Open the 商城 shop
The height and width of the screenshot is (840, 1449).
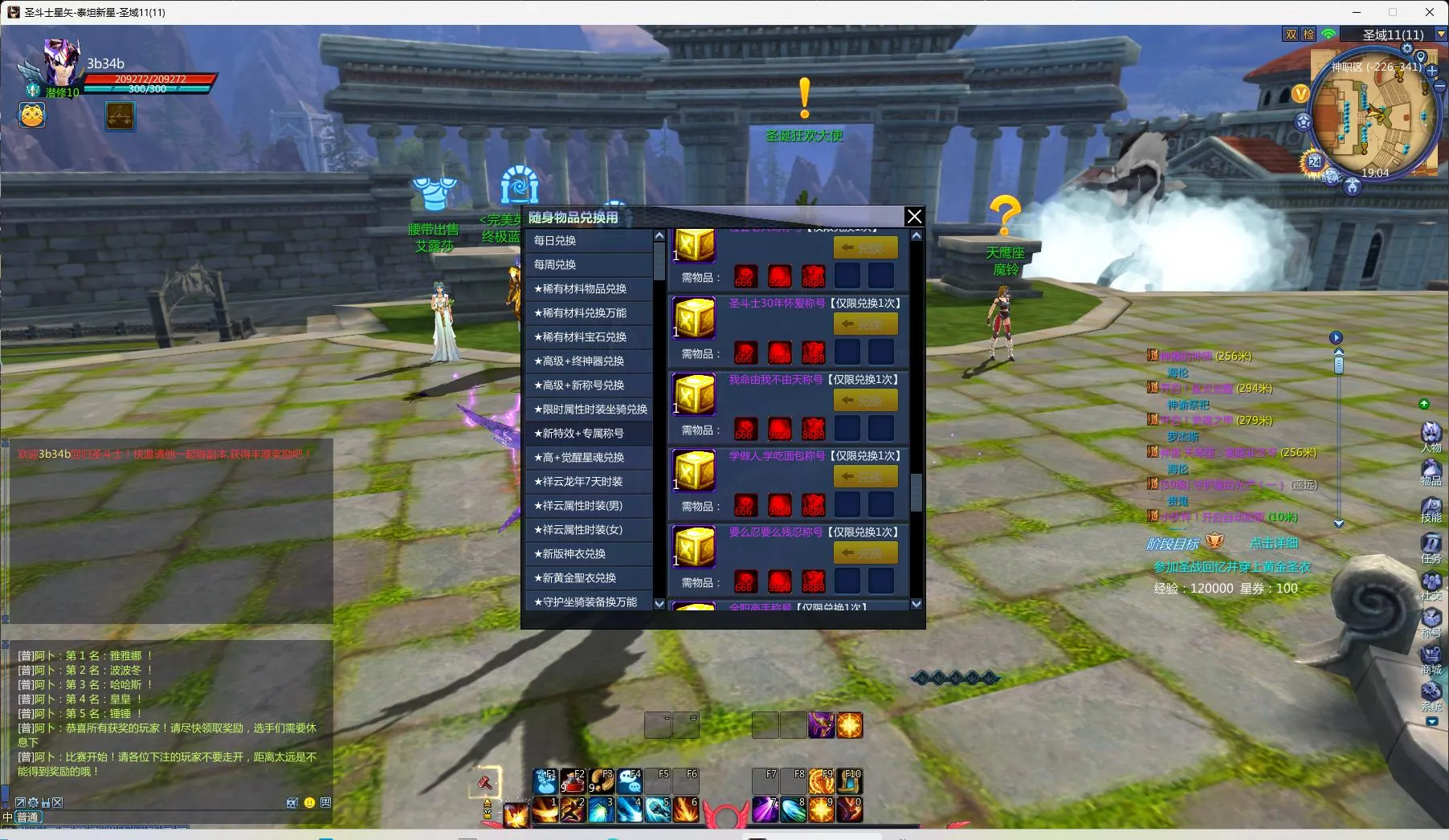[x=1431, y=659]
